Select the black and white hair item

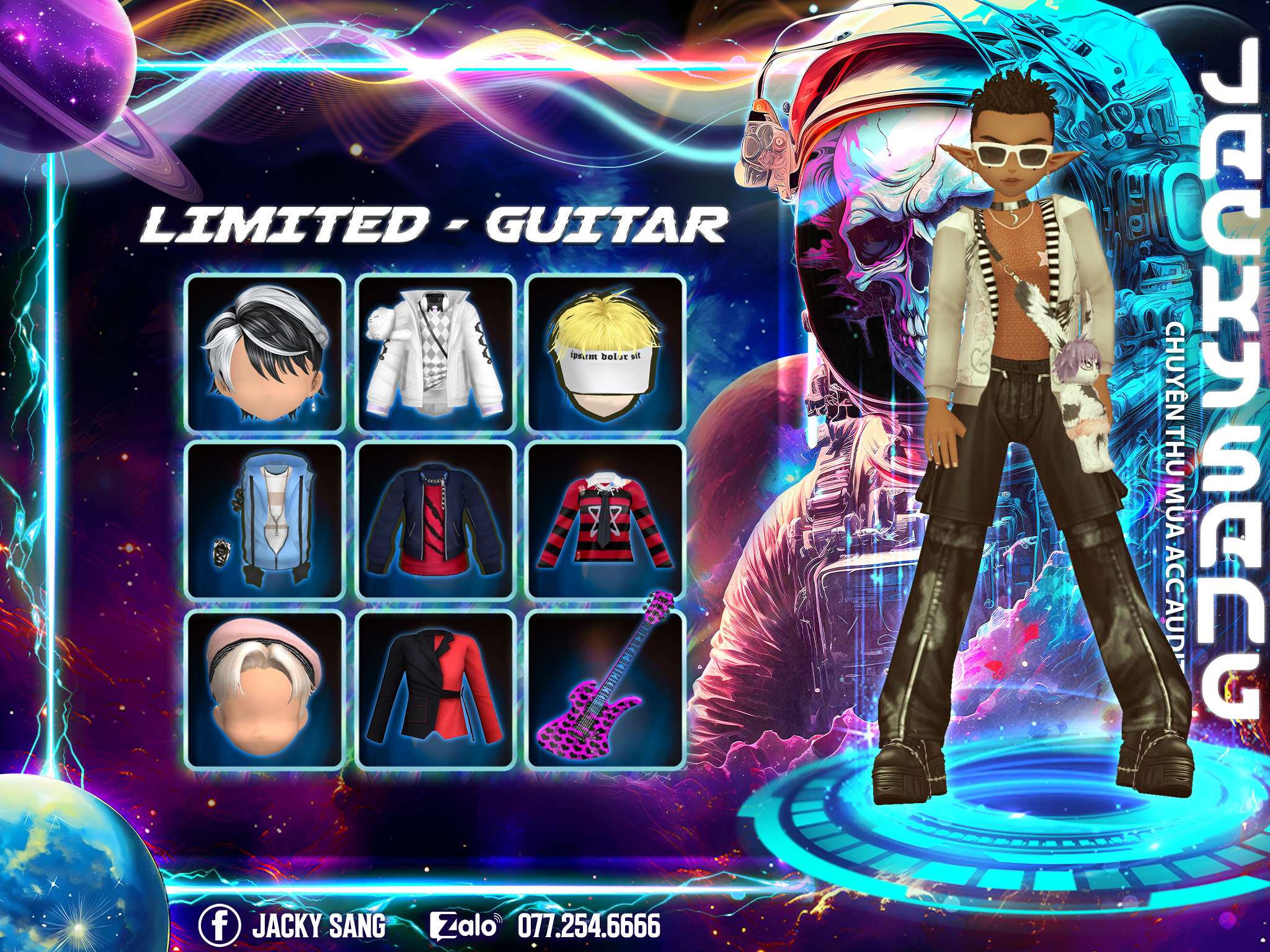(x=265, y=353)
